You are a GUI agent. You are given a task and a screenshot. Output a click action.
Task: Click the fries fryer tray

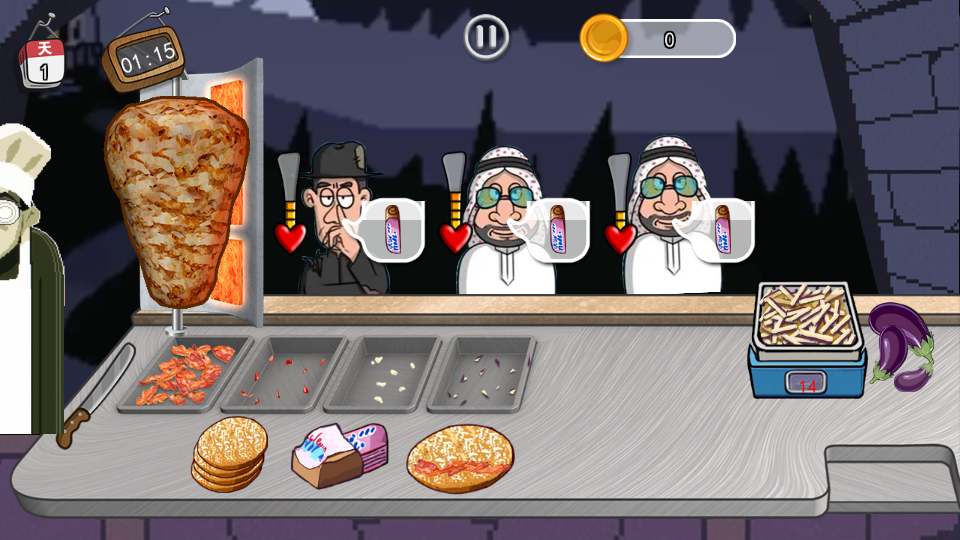(808, 320)
